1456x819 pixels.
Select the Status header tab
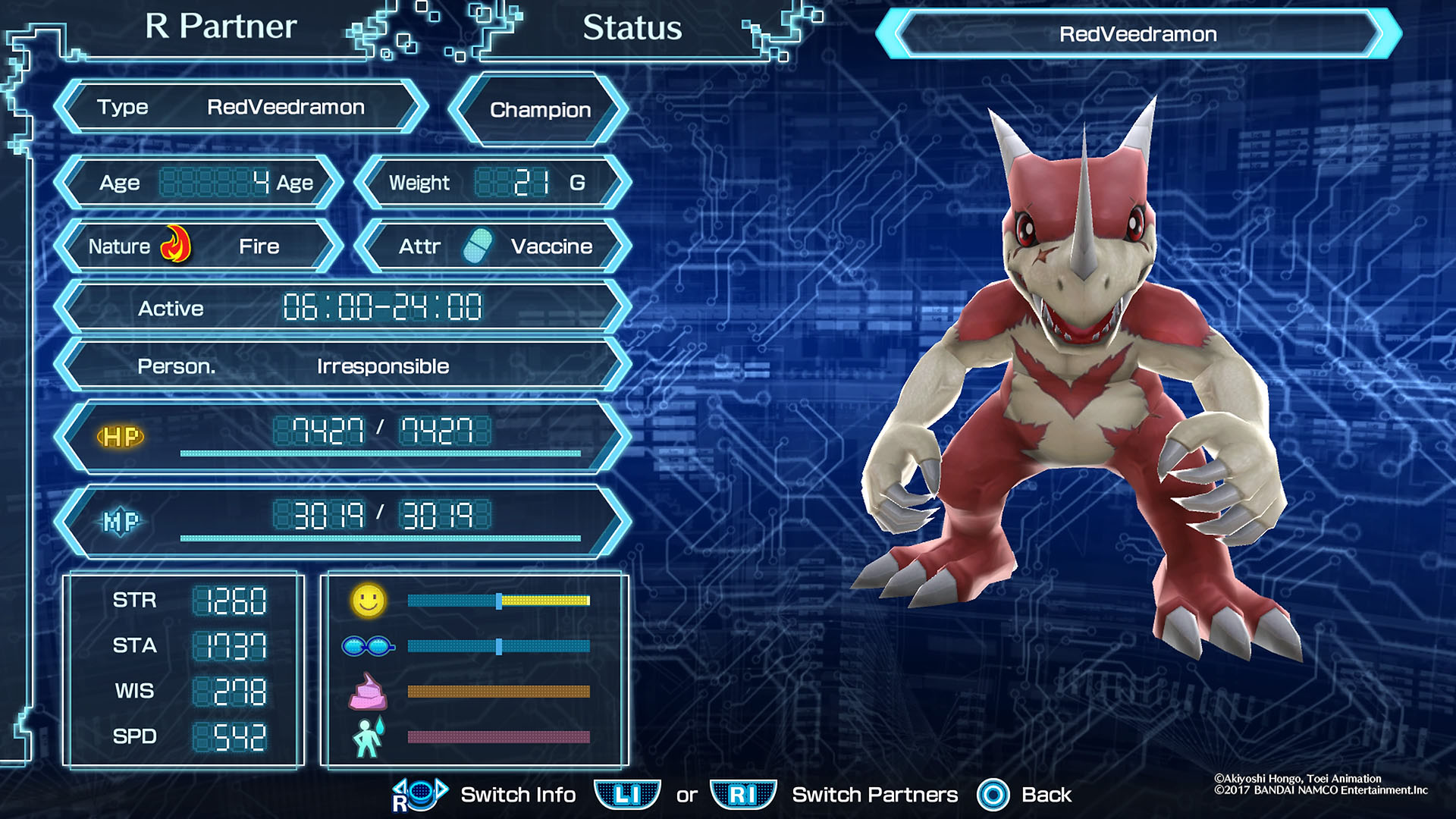[x=632, y=28]
